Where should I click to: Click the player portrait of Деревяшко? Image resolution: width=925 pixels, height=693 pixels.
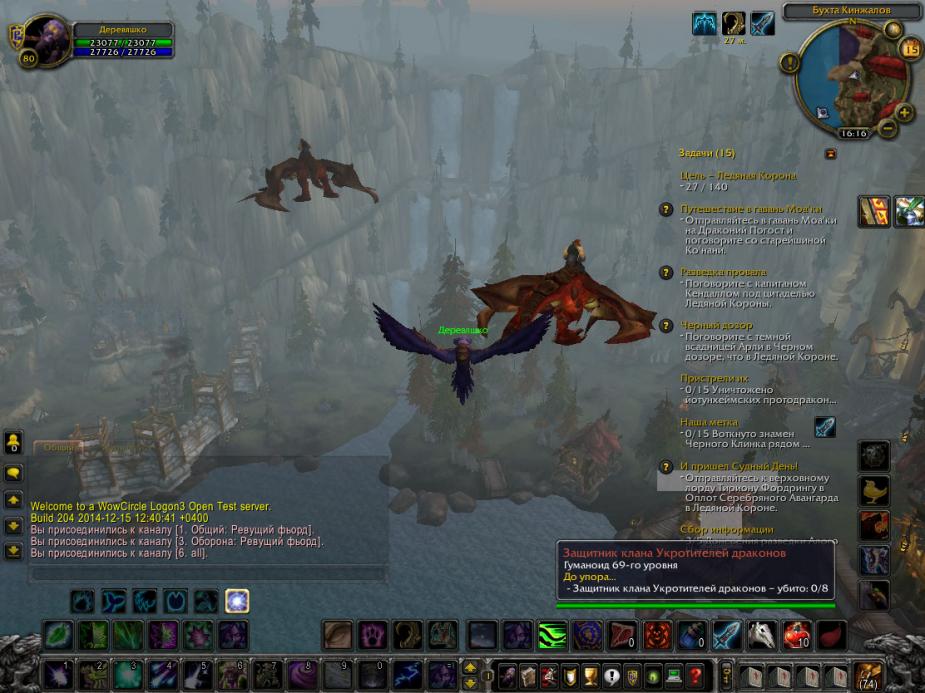pos(45,40)
